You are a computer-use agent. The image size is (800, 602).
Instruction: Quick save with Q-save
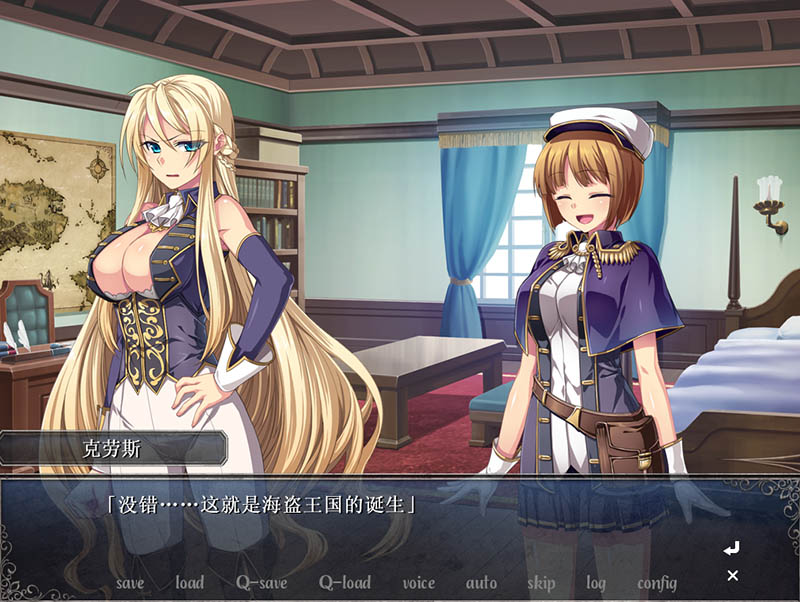(261, 583)
